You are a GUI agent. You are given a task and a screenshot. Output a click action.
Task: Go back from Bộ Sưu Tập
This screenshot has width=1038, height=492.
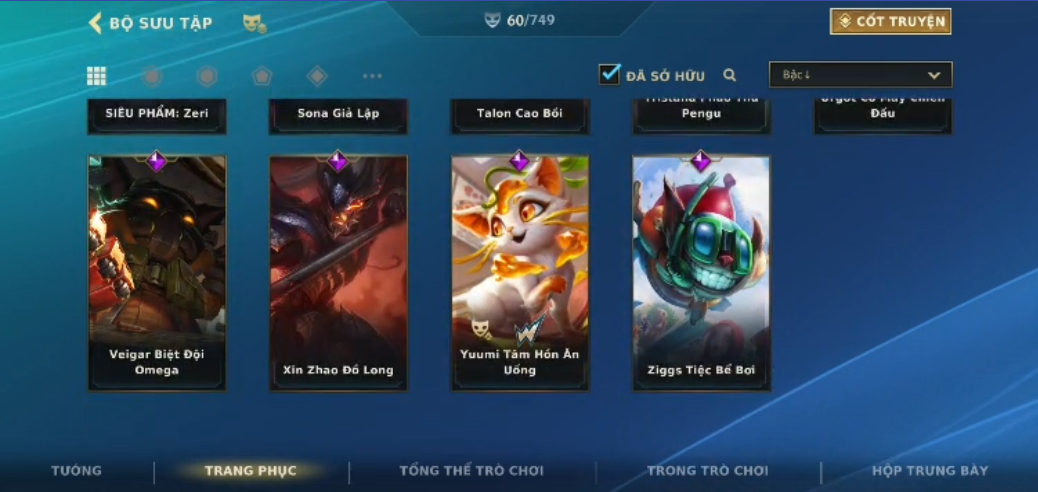[x=96, y=22]
